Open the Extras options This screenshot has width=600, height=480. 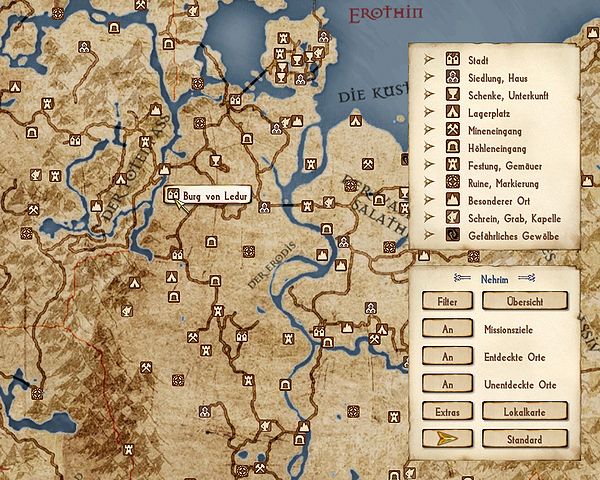coord(442,411)
